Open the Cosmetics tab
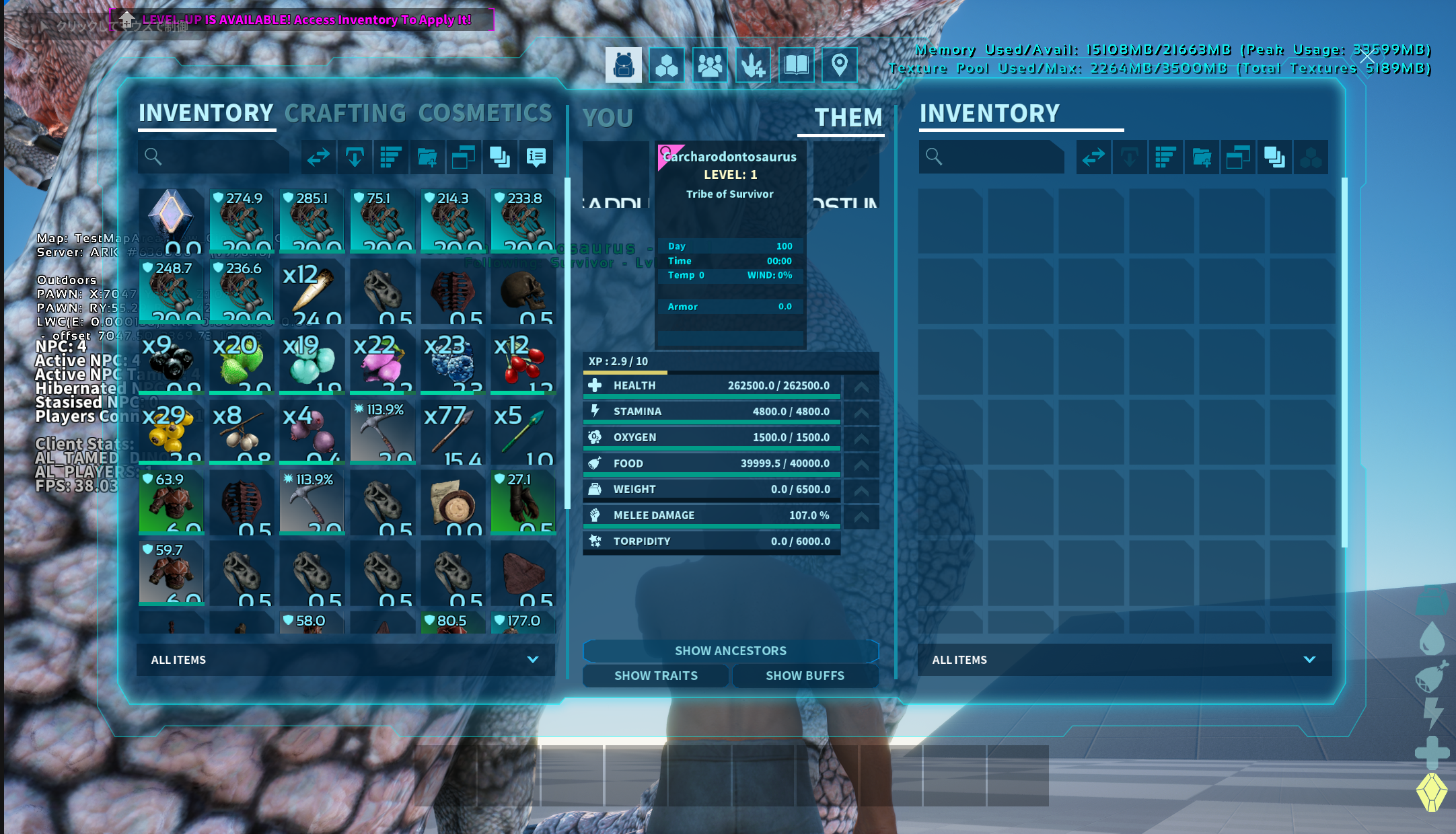Image resolution: width=1456 pixels, height=834 pixels. (485, 114)
